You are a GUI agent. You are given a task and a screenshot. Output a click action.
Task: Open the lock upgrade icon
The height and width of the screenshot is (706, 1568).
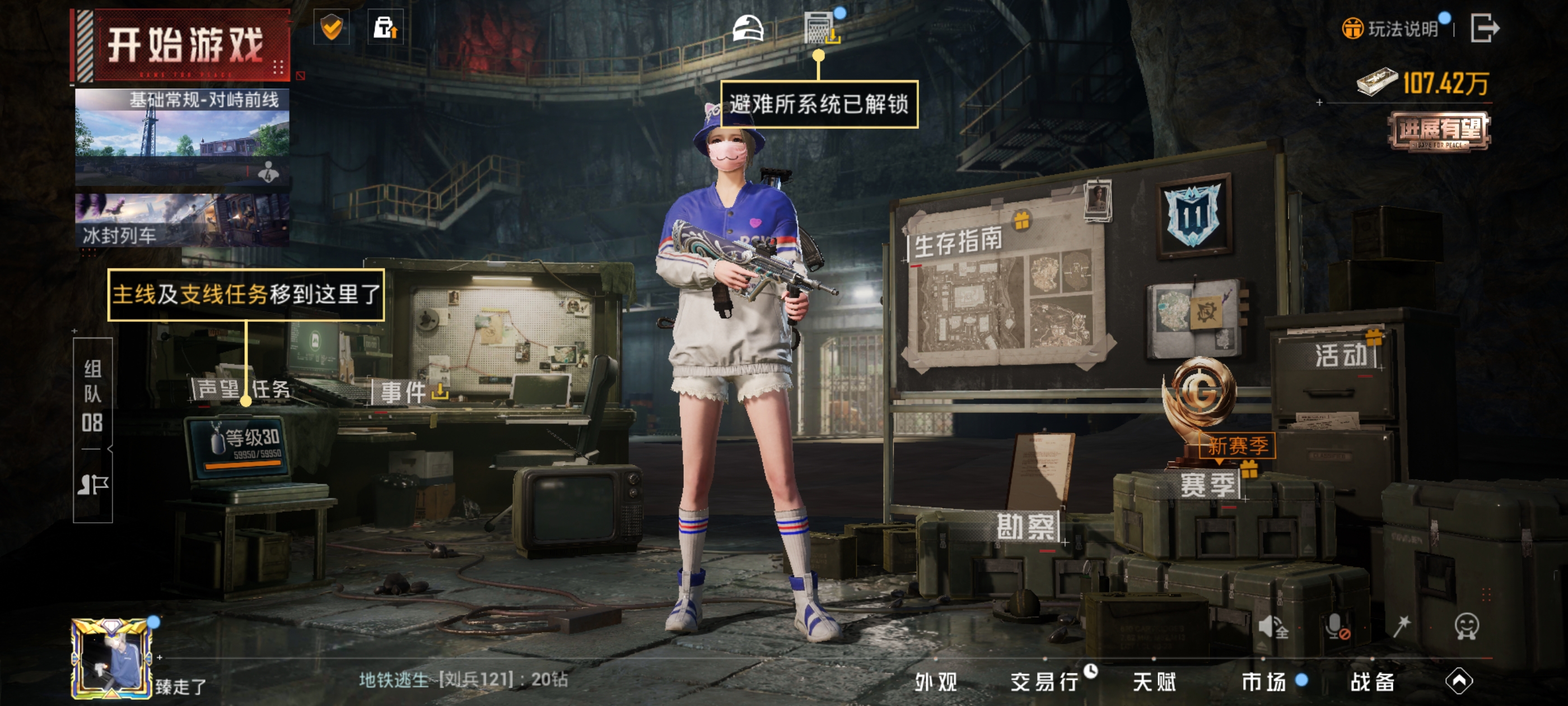coord(385,27)
